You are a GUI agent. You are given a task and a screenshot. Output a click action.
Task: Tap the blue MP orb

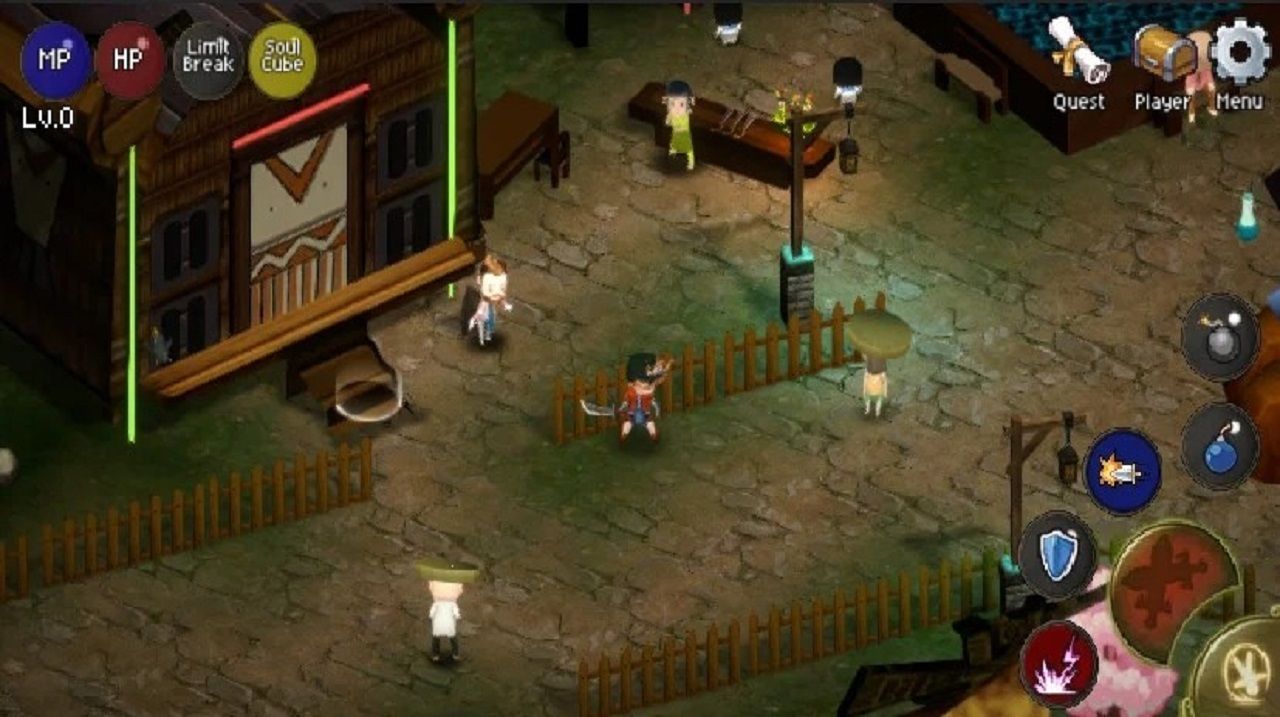55,60
